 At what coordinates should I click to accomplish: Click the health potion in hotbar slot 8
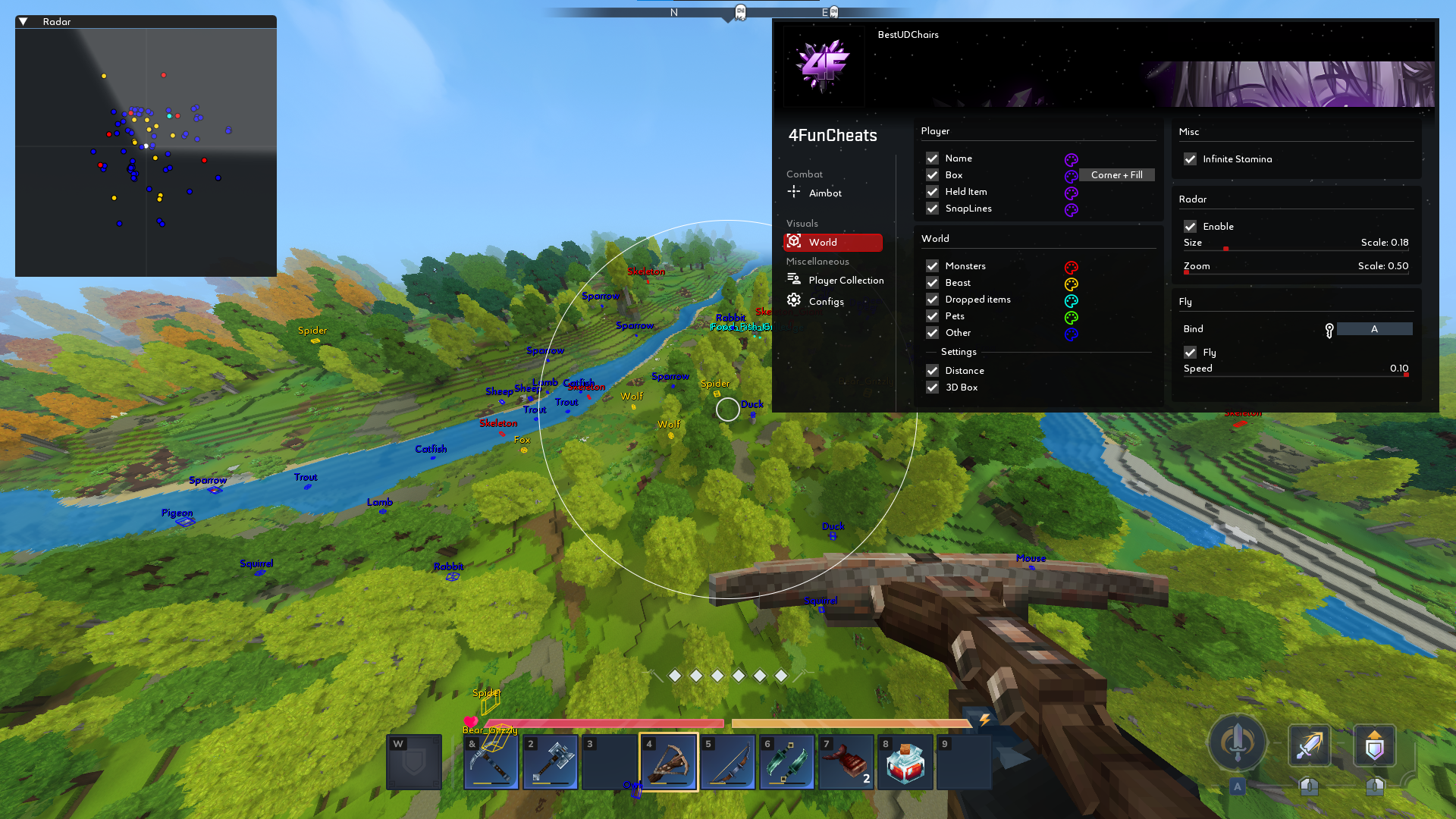[905, 761]
